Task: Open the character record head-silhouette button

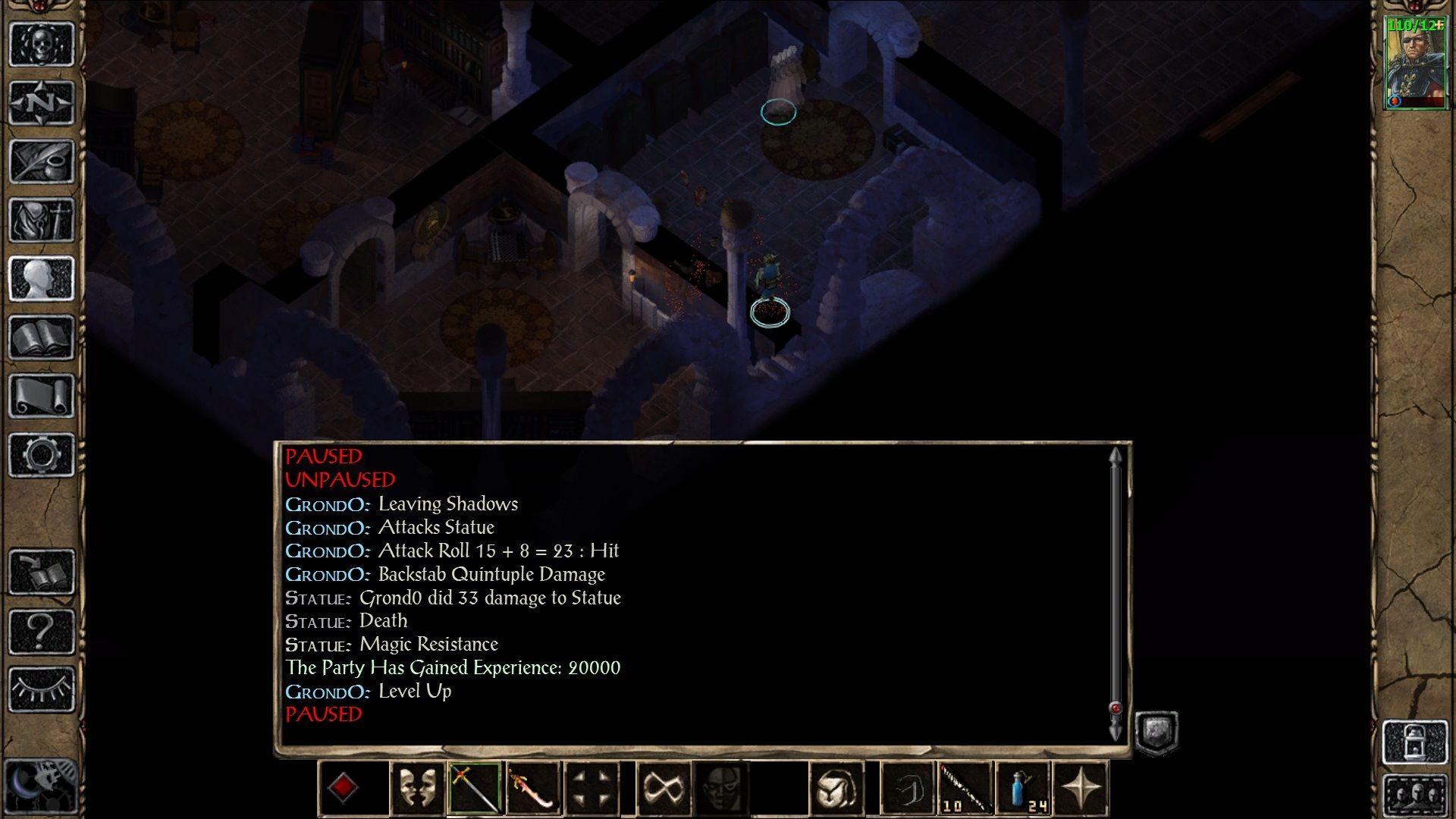Action: [x=42, y=279]
